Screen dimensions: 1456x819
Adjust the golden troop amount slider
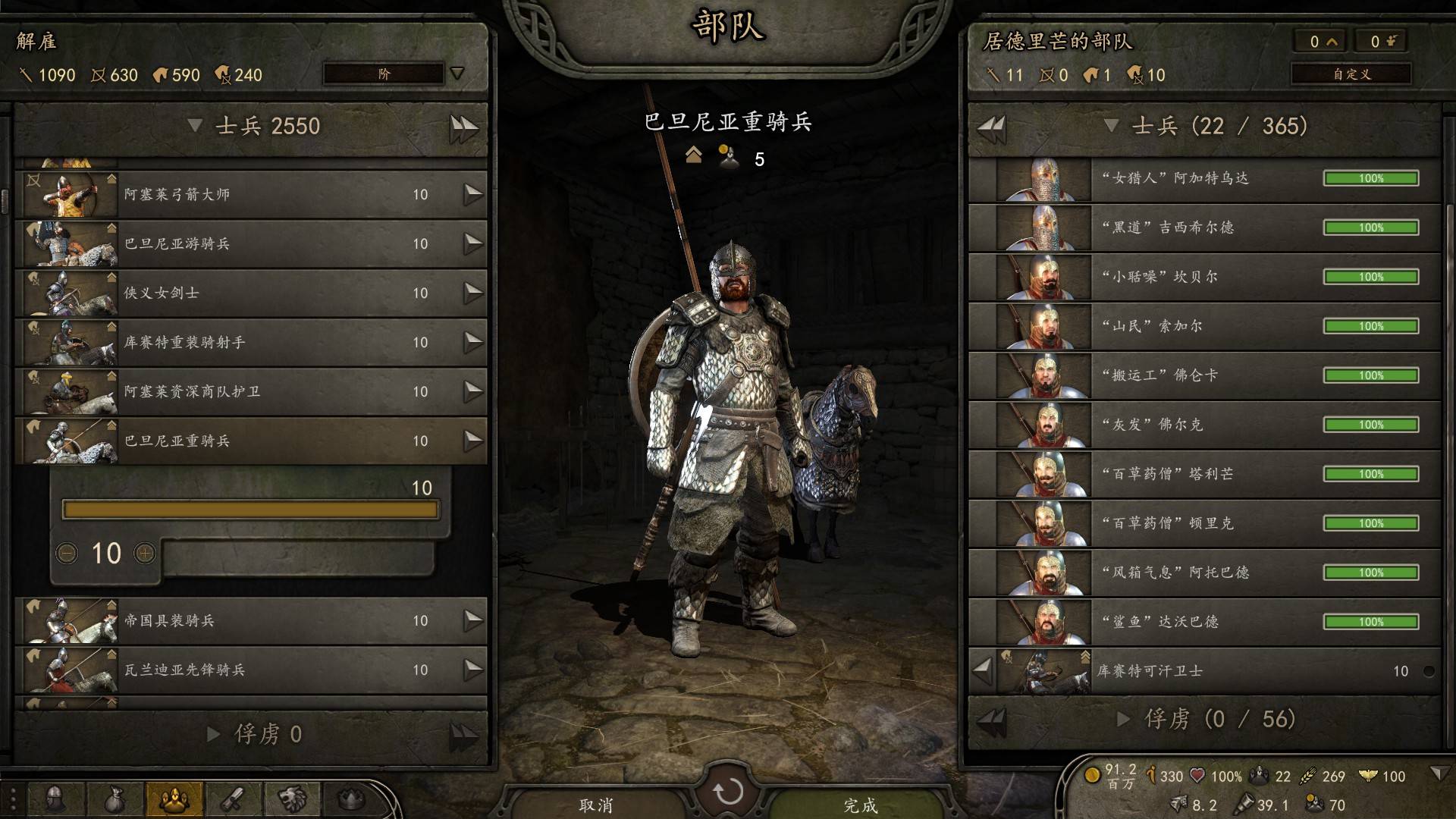tap(250, 510)
